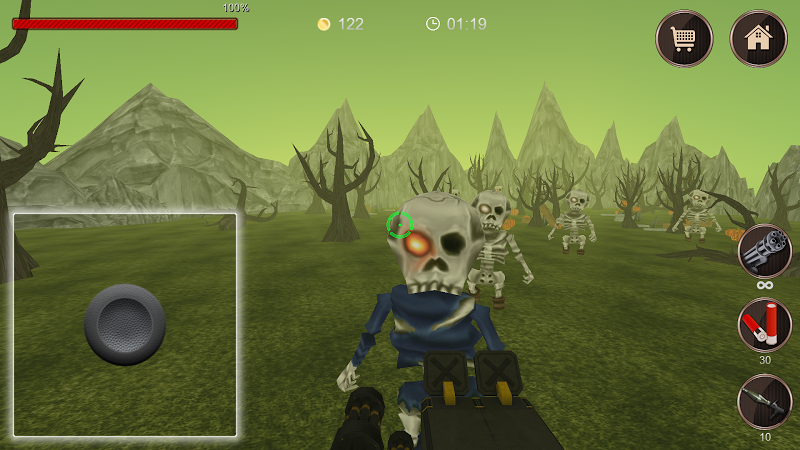This screenshot has width=800, height=450.
Task: Tap the virtual joystick knob
Action: click(125, 324)
